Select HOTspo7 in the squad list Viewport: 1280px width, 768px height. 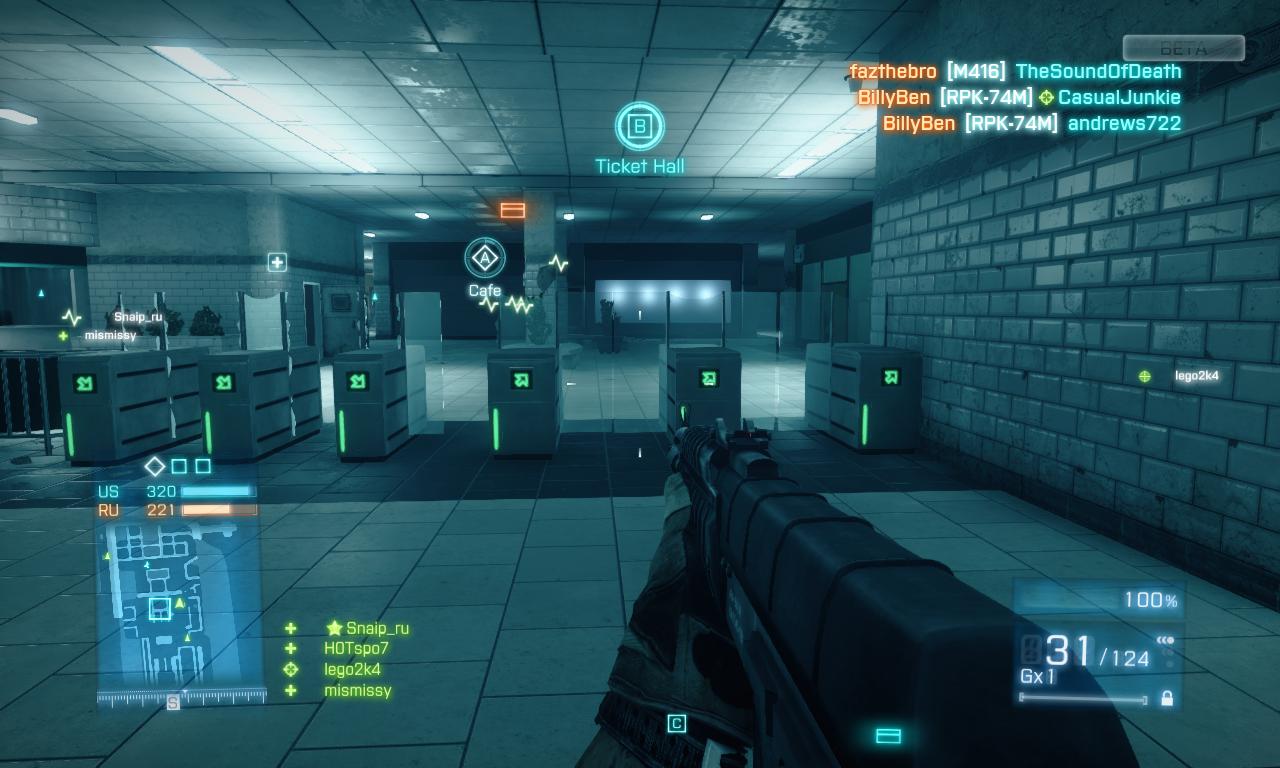(356, 649)
